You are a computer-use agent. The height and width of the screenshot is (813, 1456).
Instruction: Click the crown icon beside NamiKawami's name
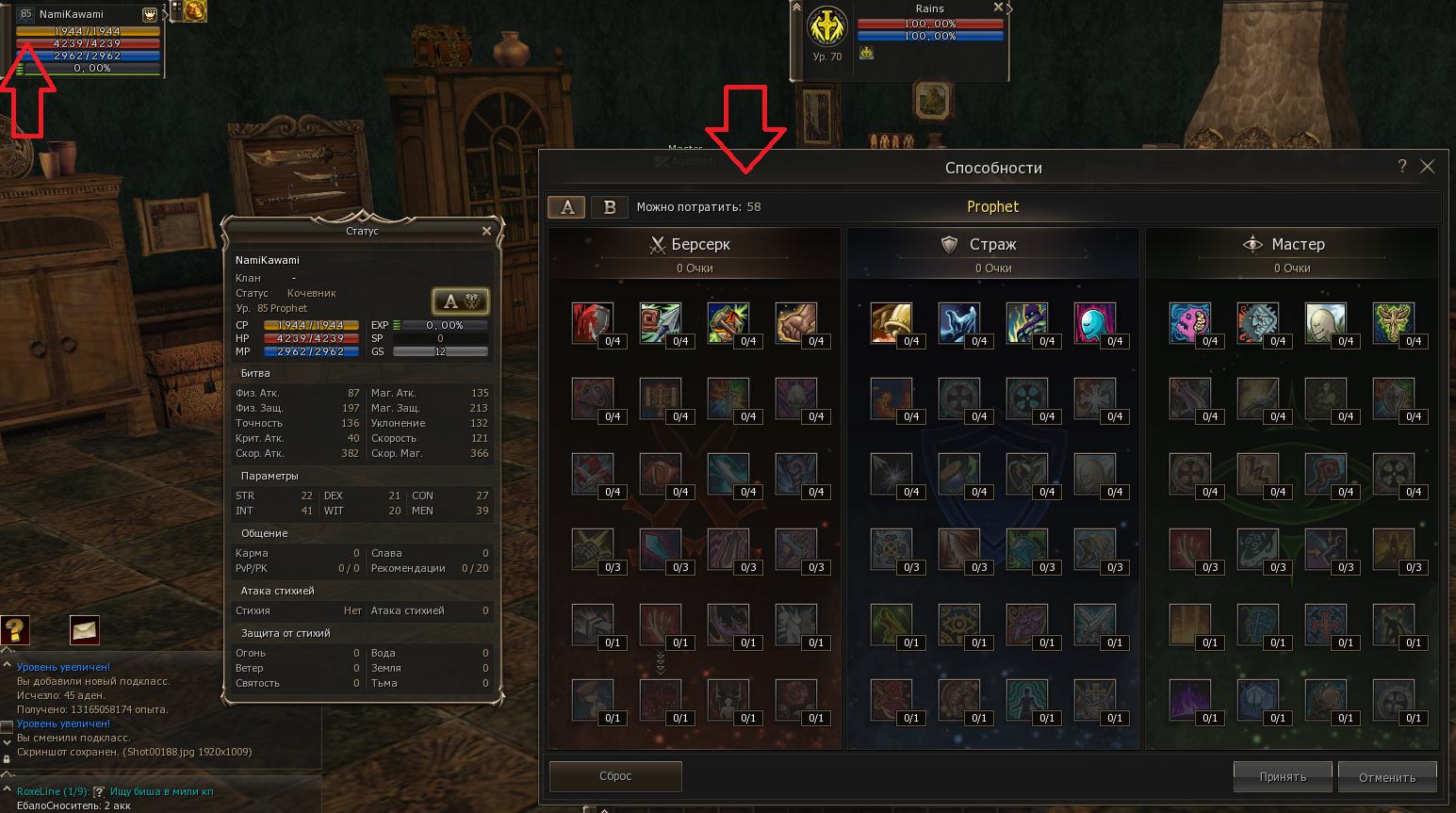click(x=150, y=14)
